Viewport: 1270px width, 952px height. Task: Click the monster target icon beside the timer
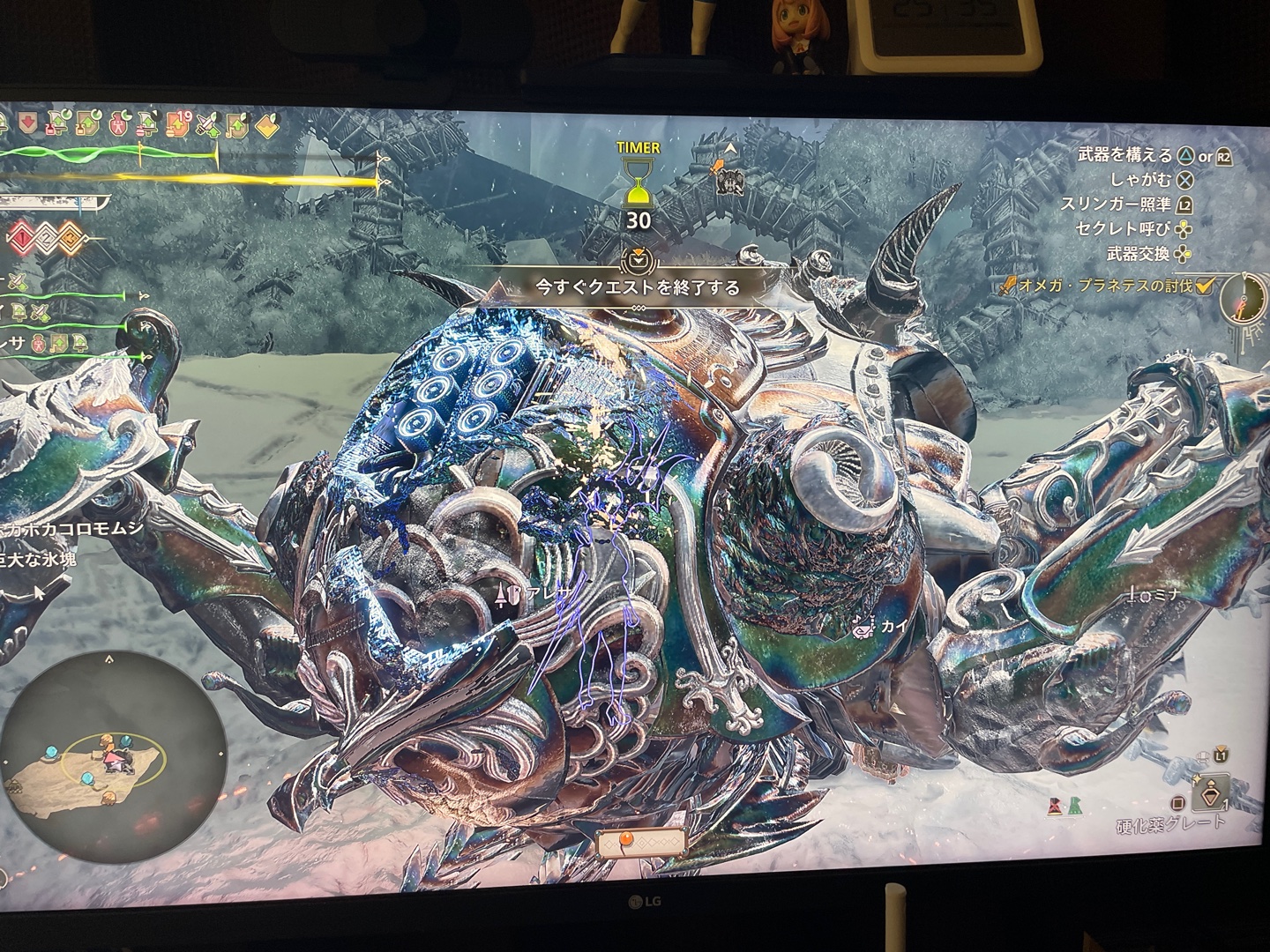tap(730, 181)
